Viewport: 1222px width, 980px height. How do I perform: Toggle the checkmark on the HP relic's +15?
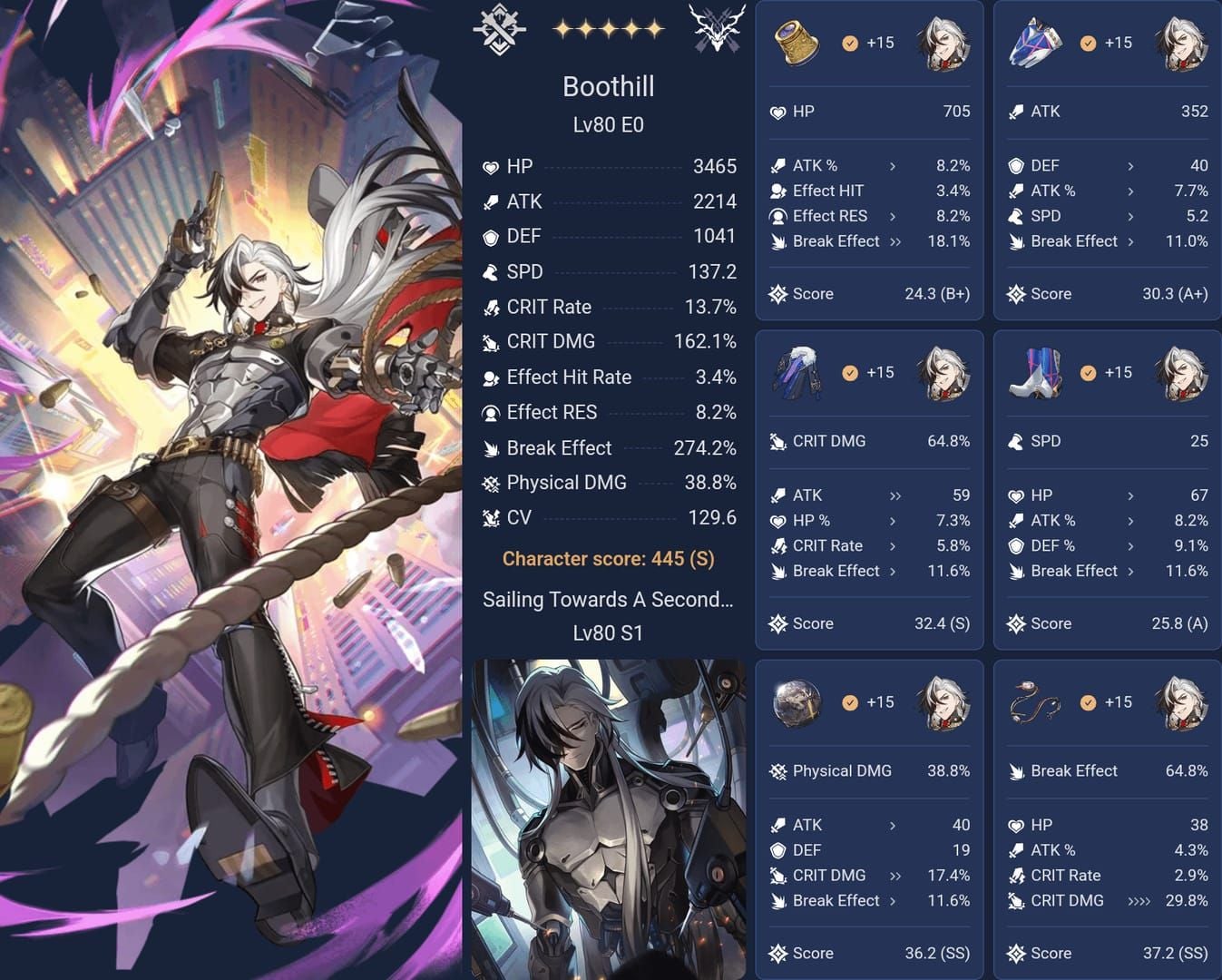click(850, 43)
